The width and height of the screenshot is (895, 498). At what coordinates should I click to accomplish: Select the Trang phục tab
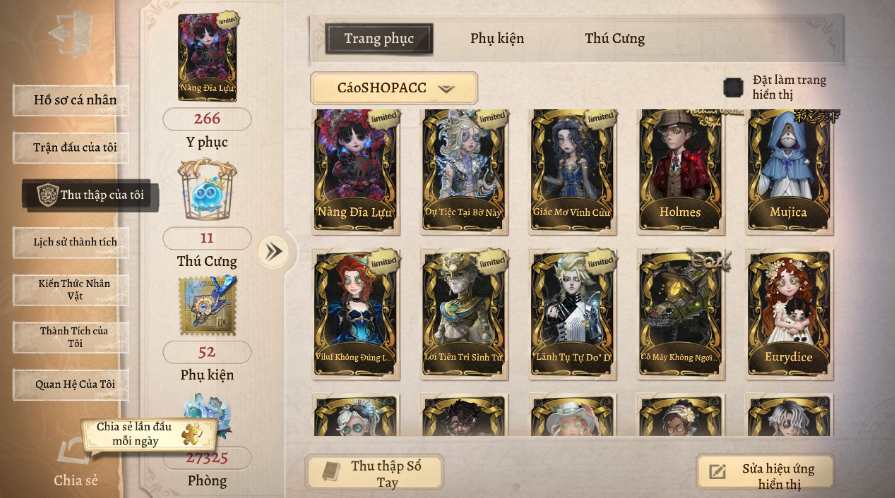(x=379, y=39)
